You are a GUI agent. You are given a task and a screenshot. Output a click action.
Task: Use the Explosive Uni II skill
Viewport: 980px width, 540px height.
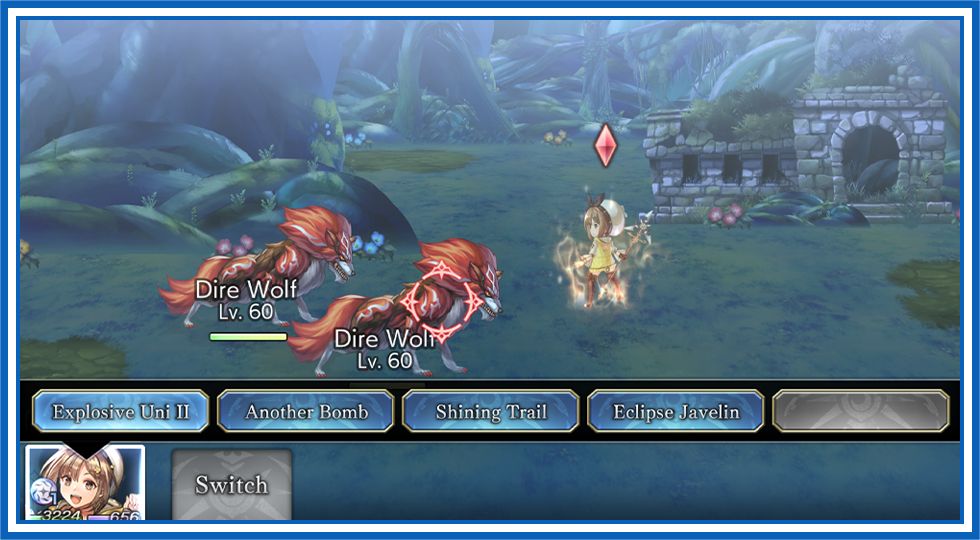120,411
